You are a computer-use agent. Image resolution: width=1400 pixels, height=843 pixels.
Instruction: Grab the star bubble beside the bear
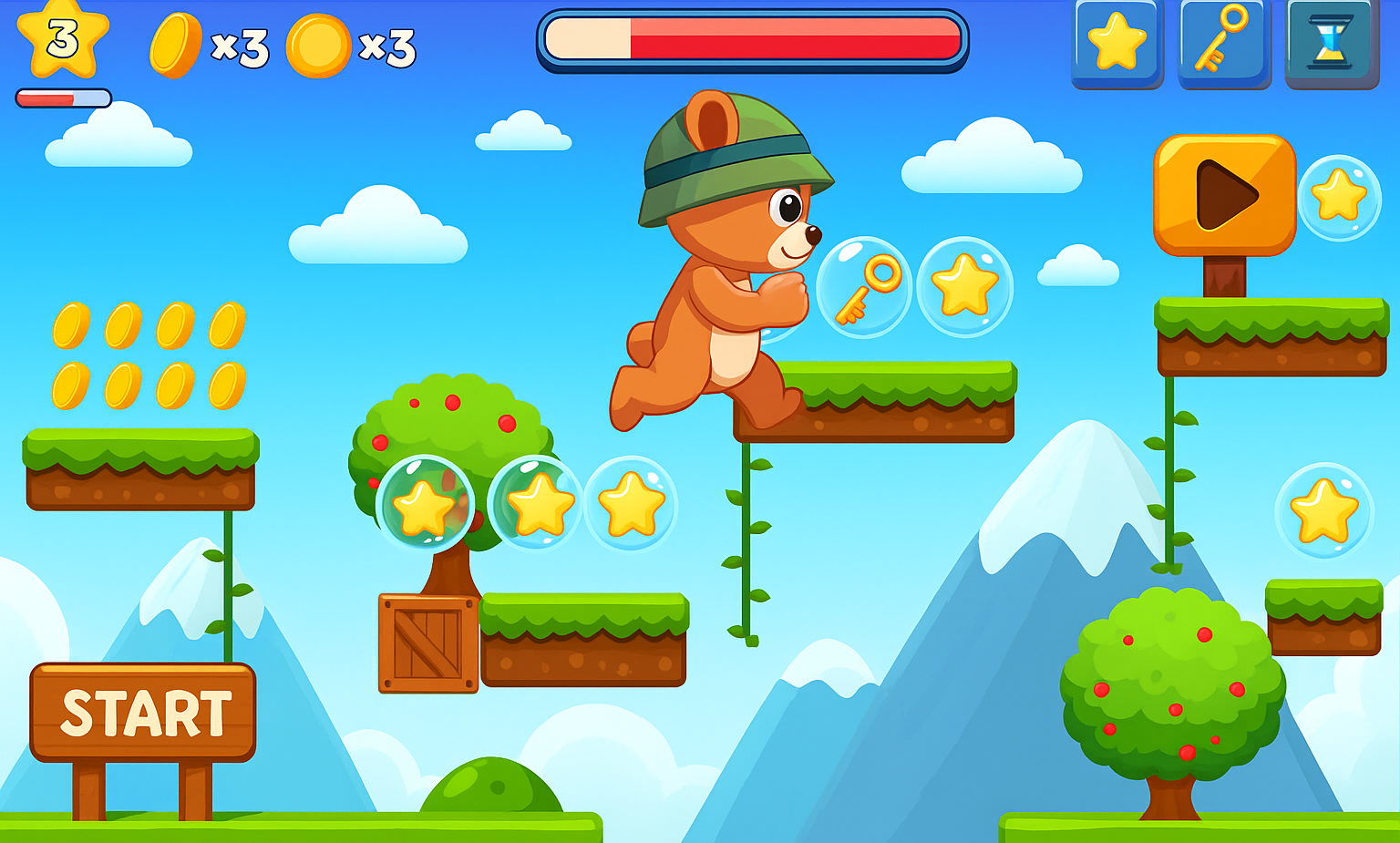[x=964, y=287]
